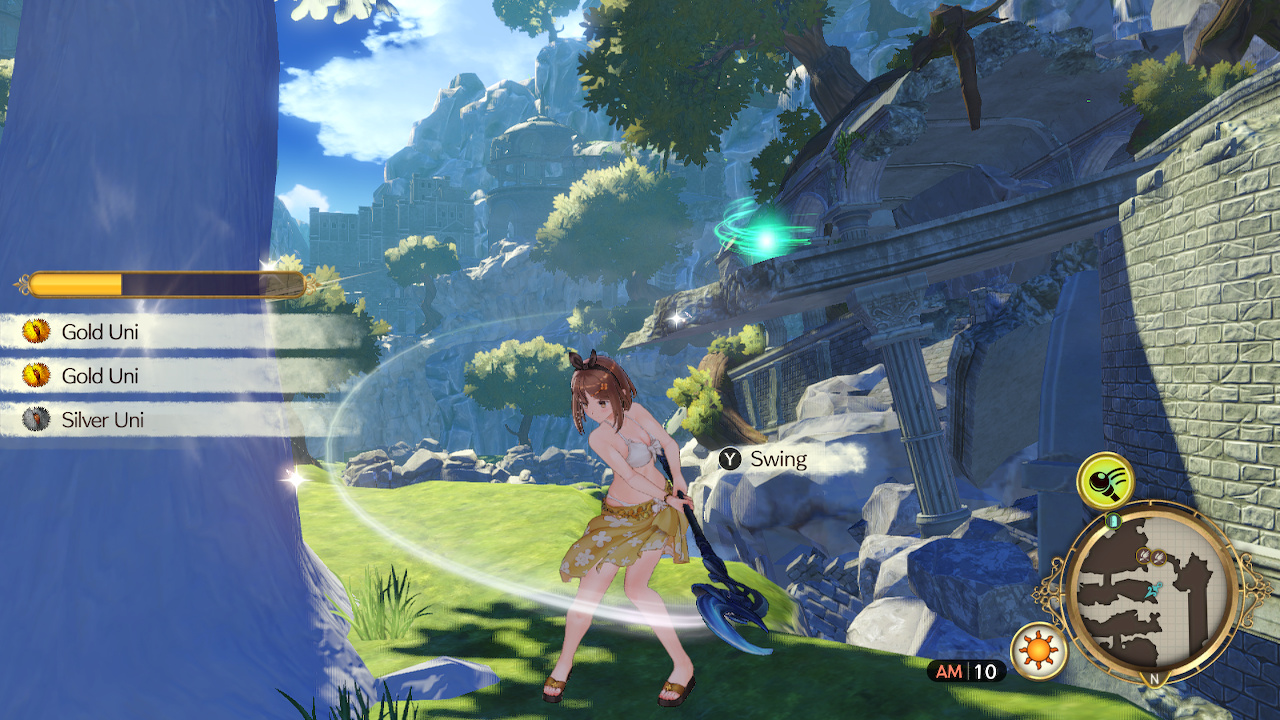Click the Swing text label
This screenshot has width=1280, height=720.
tap(780, 459)
